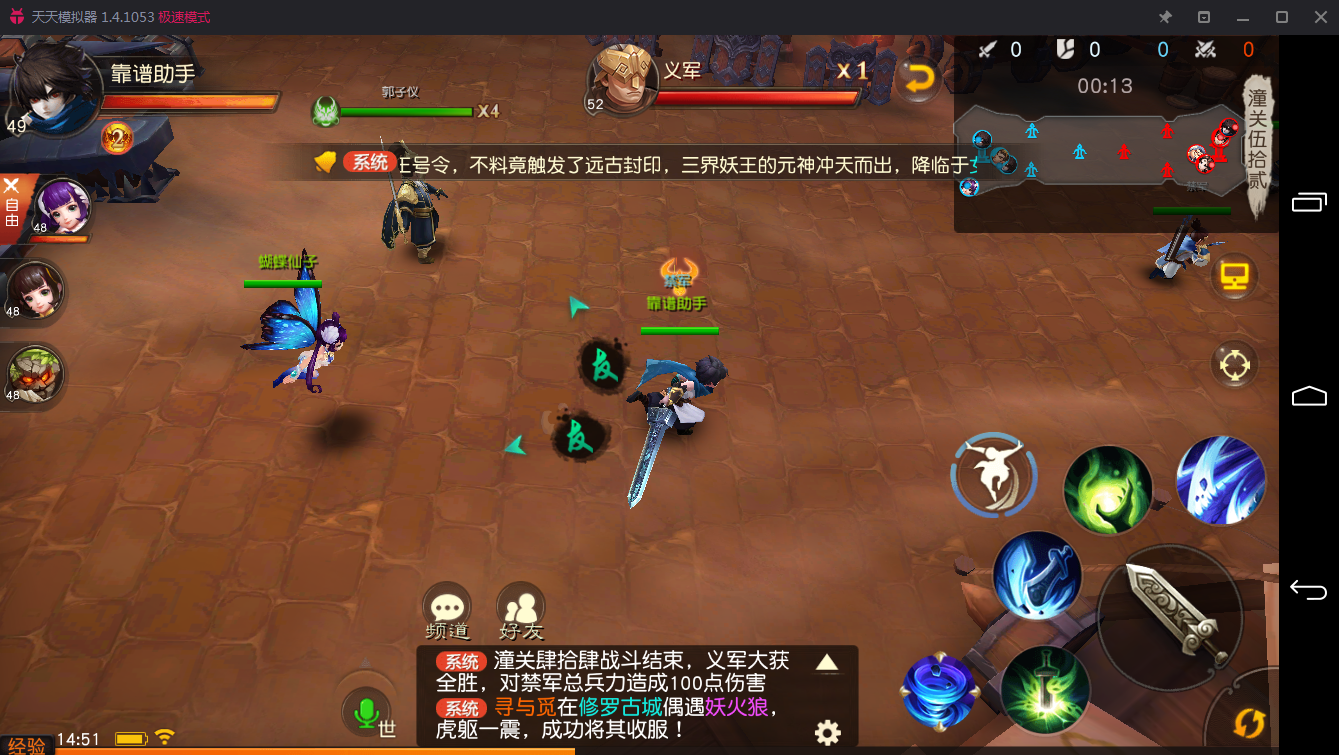The image size is (1339, 755).
Task: Maximize the emulator window
Action: 1281,17
